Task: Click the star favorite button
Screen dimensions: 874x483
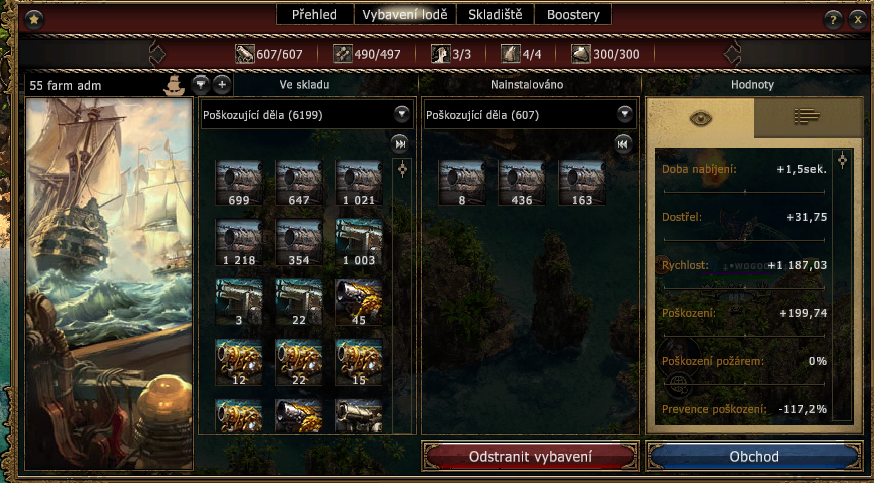Action: (33, 19)
